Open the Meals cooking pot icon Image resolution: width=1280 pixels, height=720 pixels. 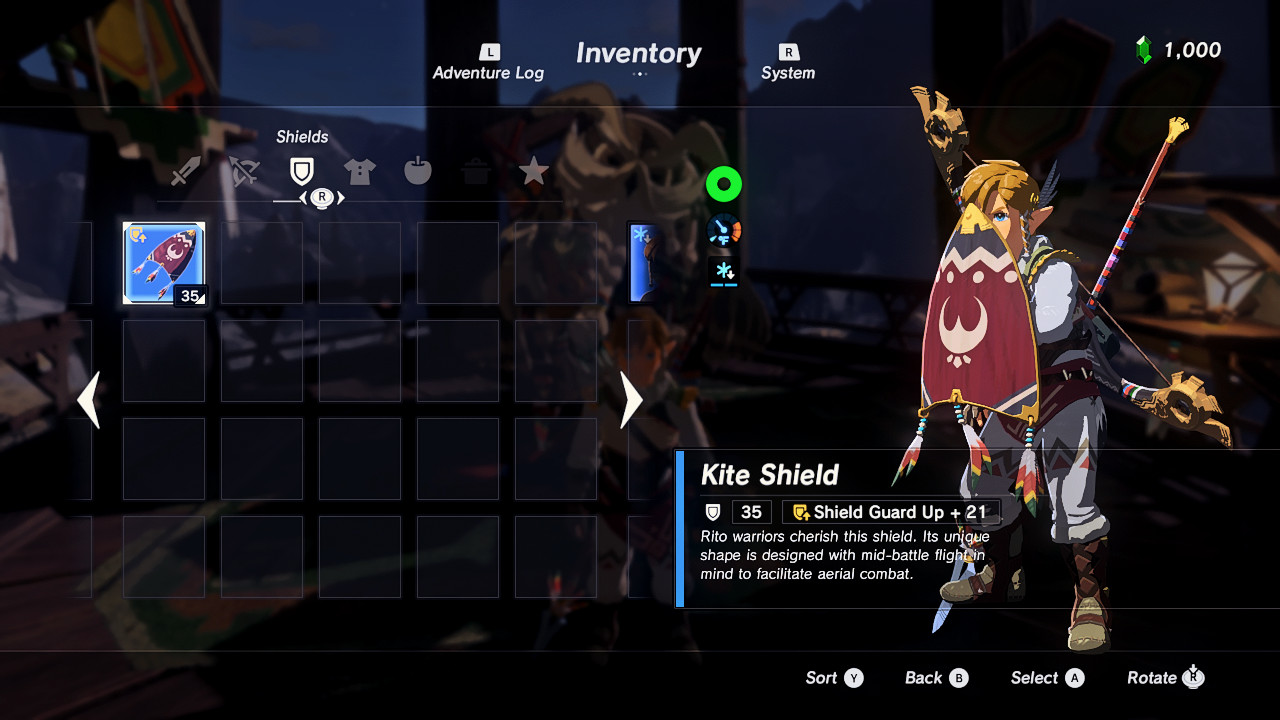coord(475,170)
